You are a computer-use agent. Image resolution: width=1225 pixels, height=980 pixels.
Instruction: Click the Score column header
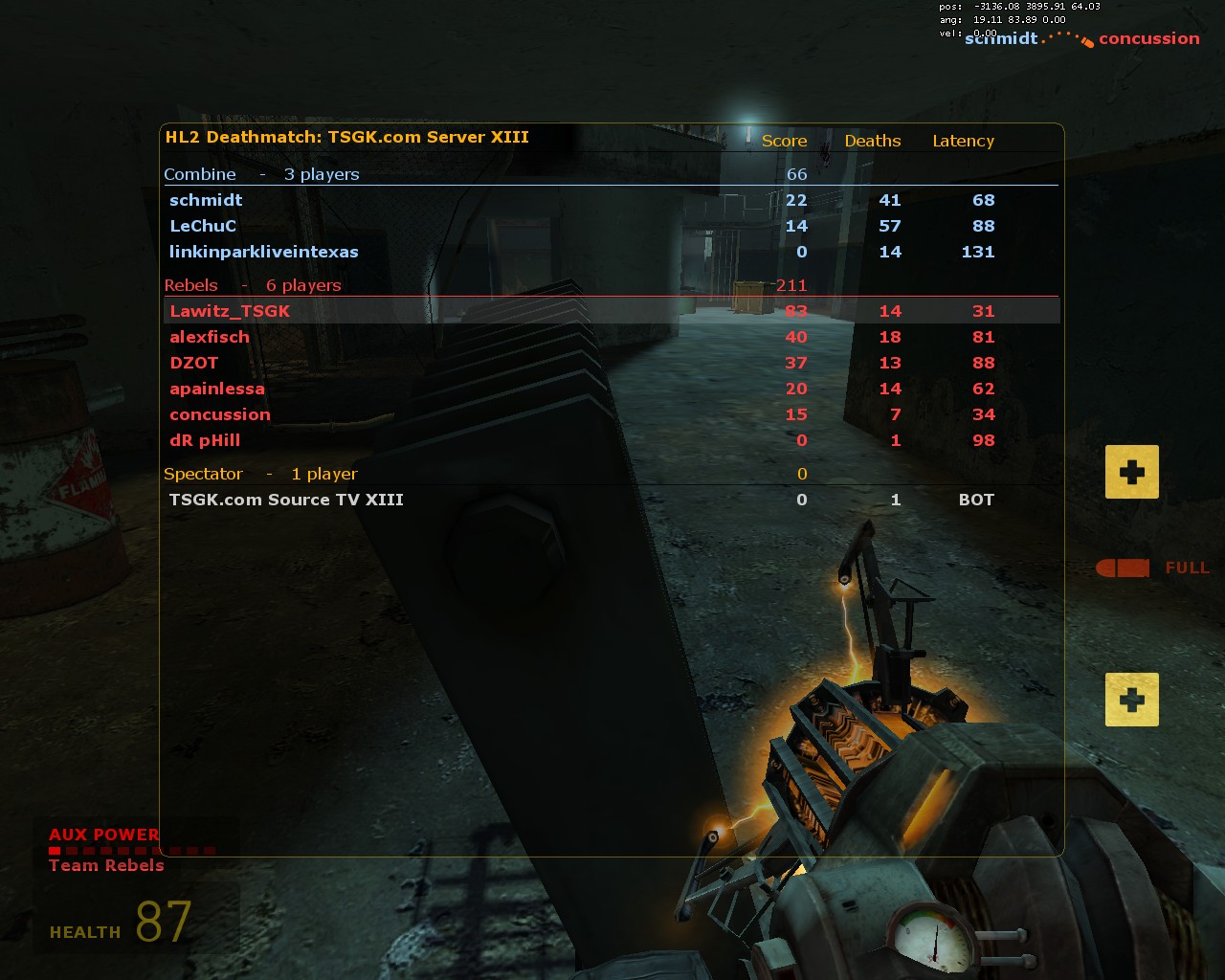pyautogui.click(x=783, y=140)
